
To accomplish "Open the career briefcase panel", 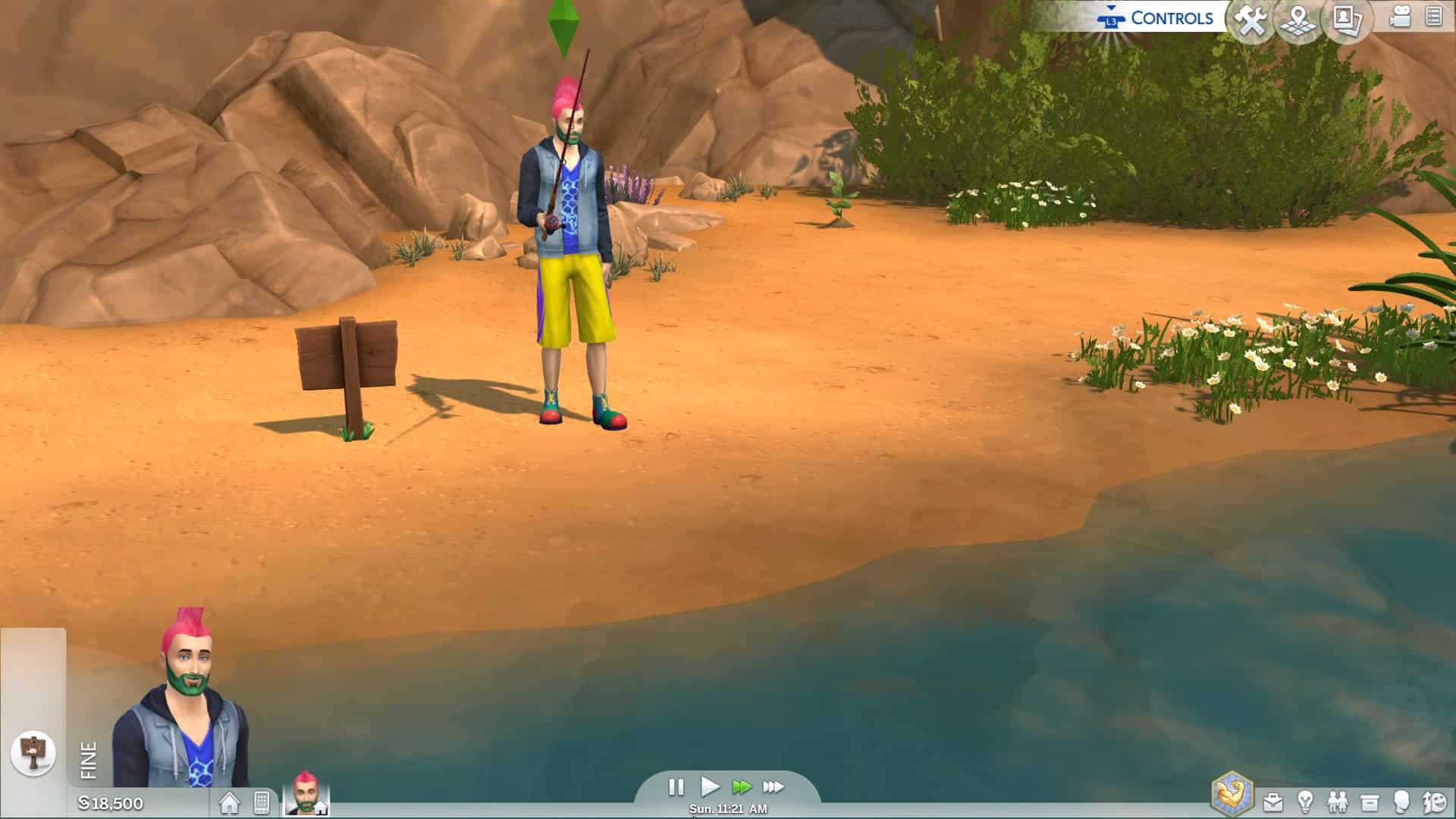I will (1273, 802).
